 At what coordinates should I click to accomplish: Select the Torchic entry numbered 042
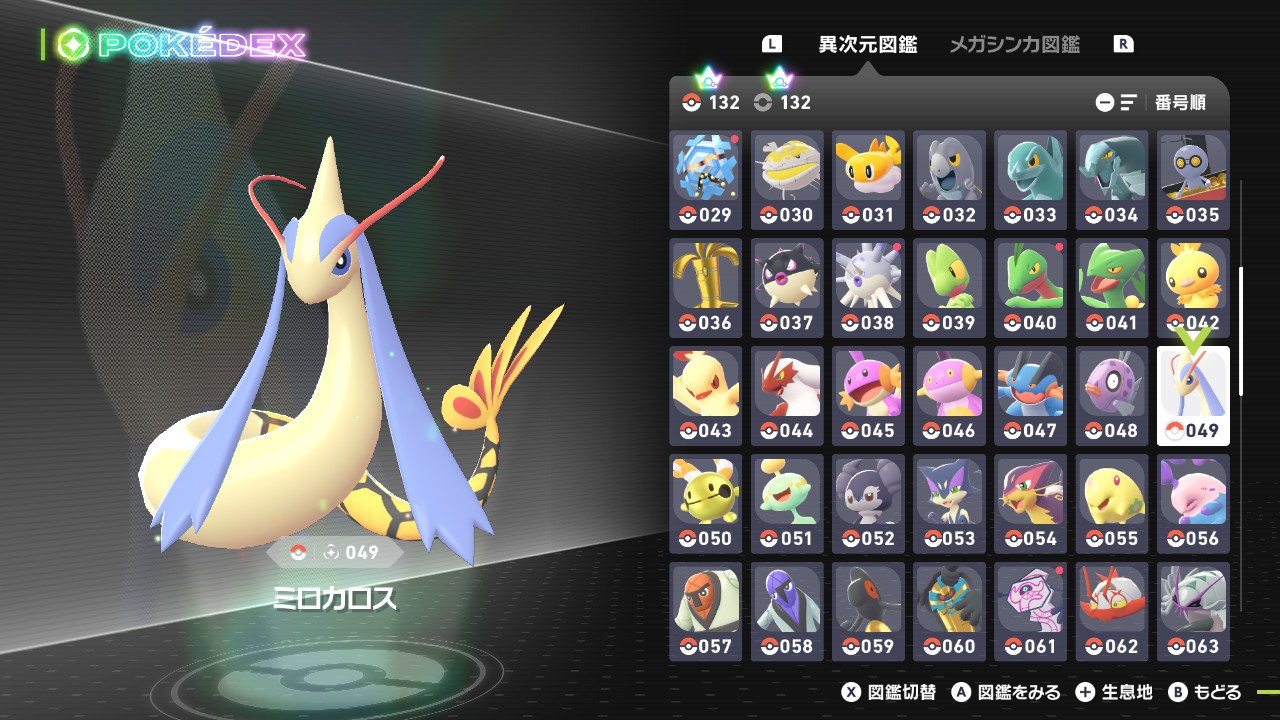click(1193, 288)
